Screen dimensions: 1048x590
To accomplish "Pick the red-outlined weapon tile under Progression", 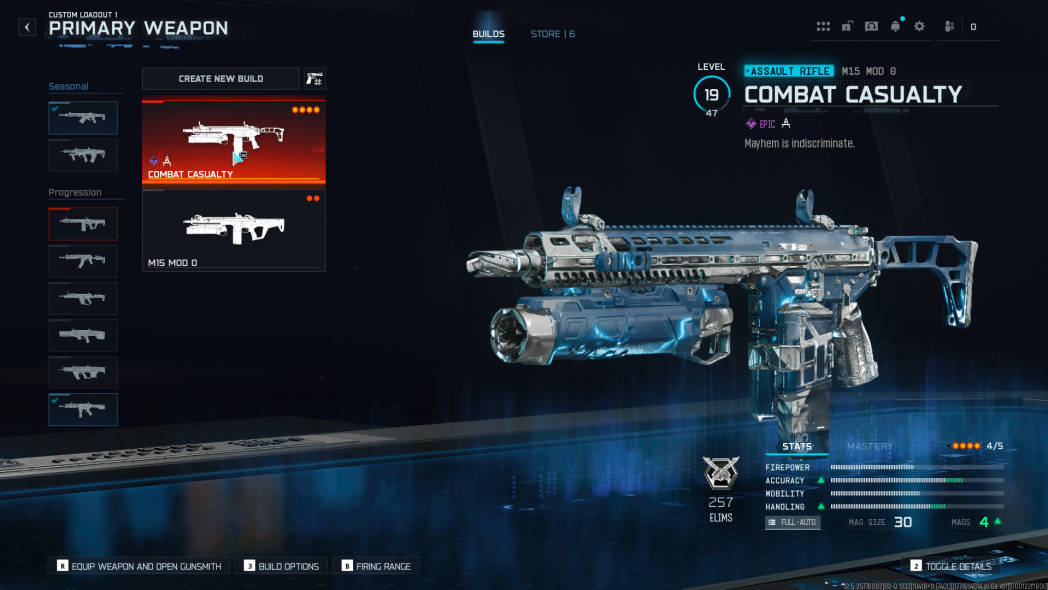I will click(83, 224).
